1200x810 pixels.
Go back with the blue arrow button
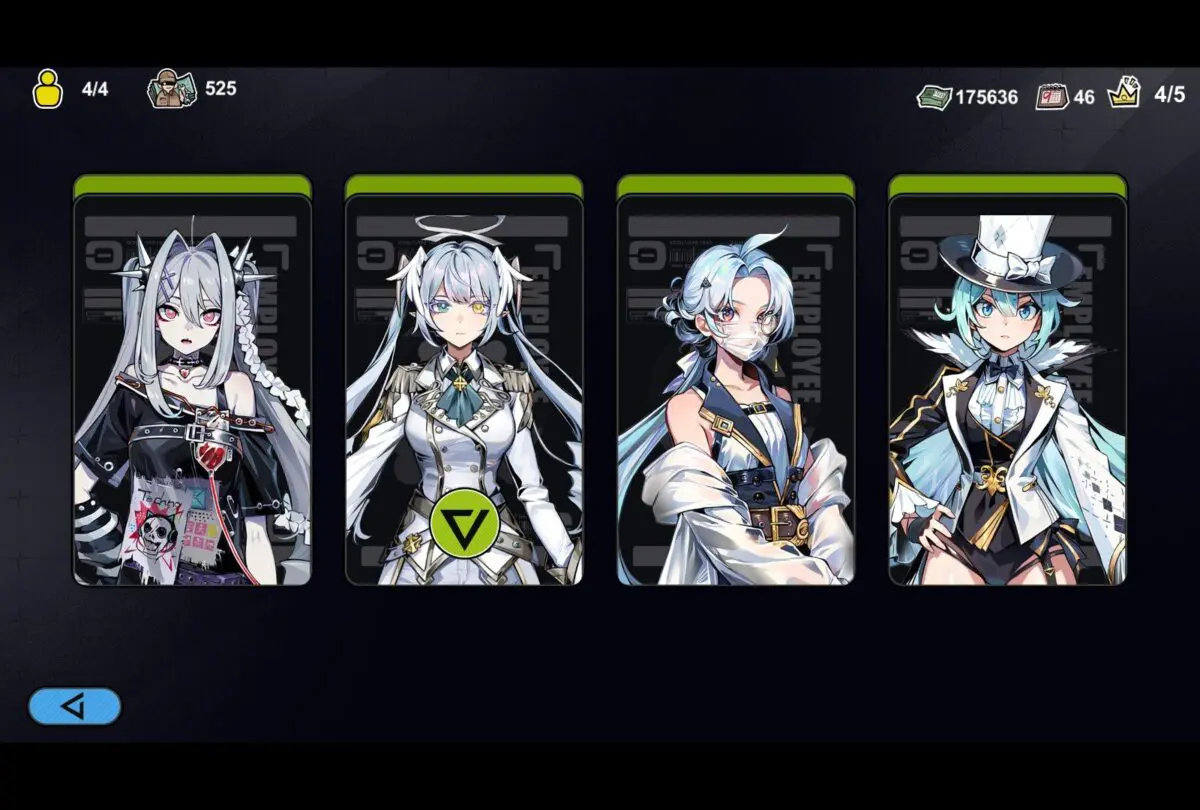pyautogui.click(x=75, y=706)
